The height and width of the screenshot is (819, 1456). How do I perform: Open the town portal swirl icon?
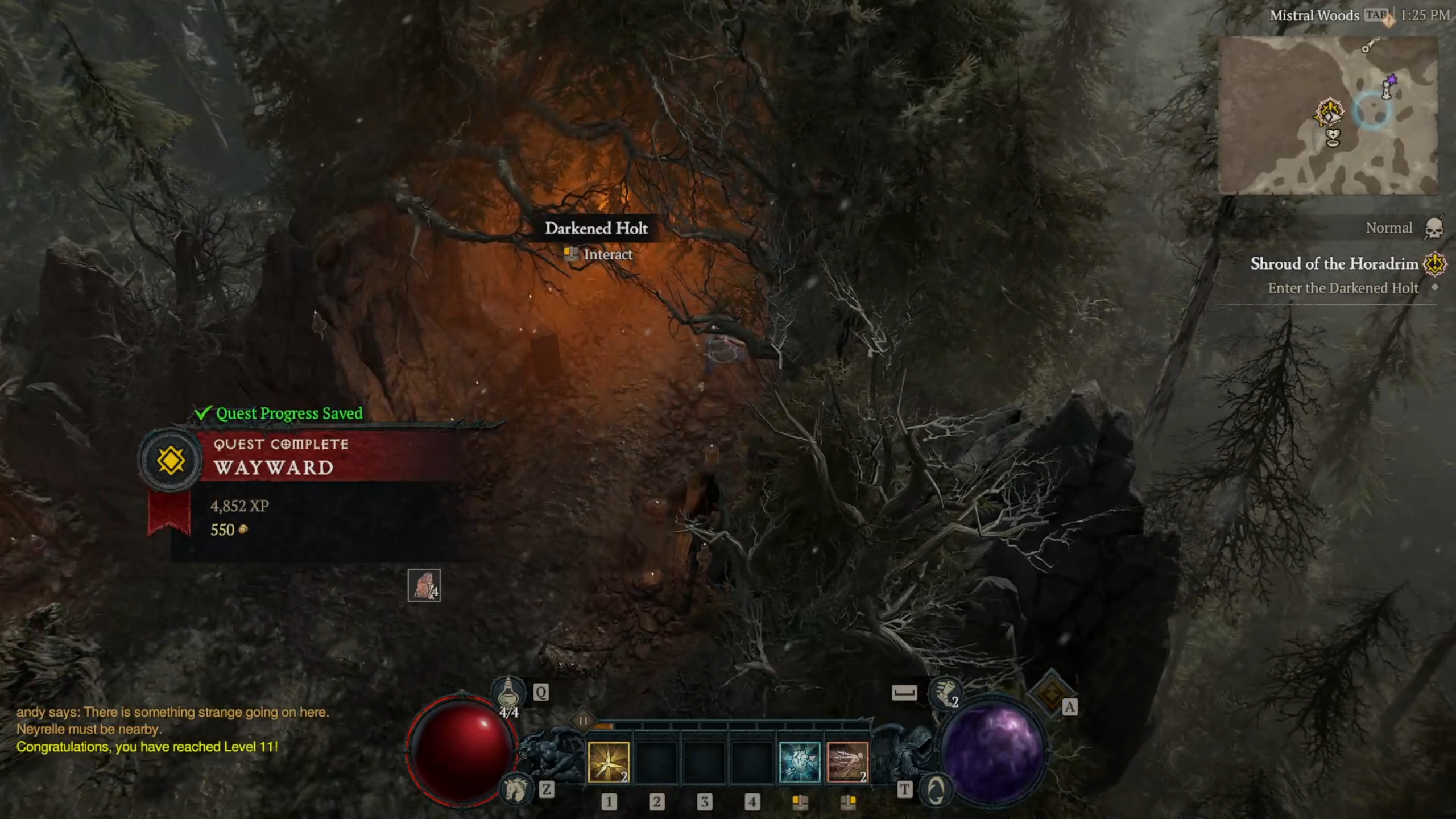pos(936,789)
